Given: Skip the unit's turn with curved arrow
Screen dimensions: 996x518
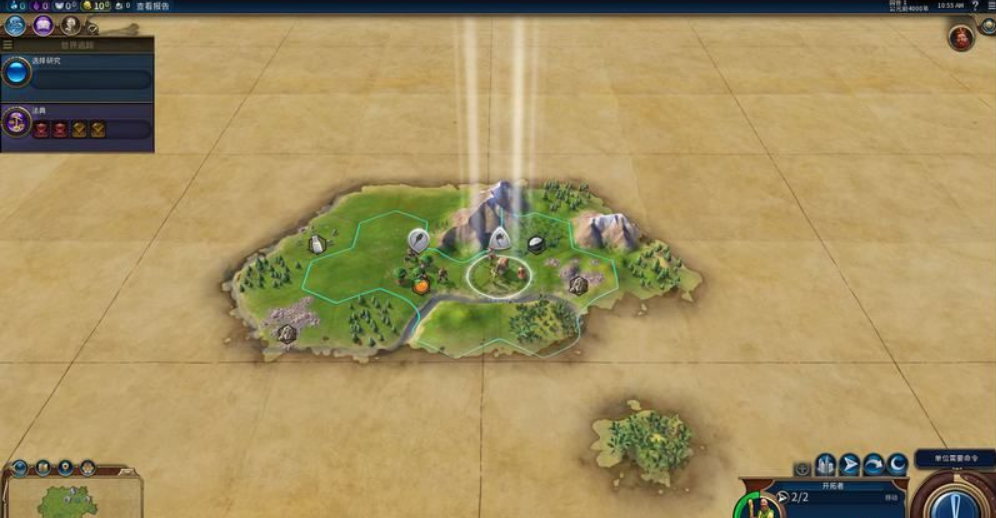Looking at the screenshot, I should [x=874, y=465].
